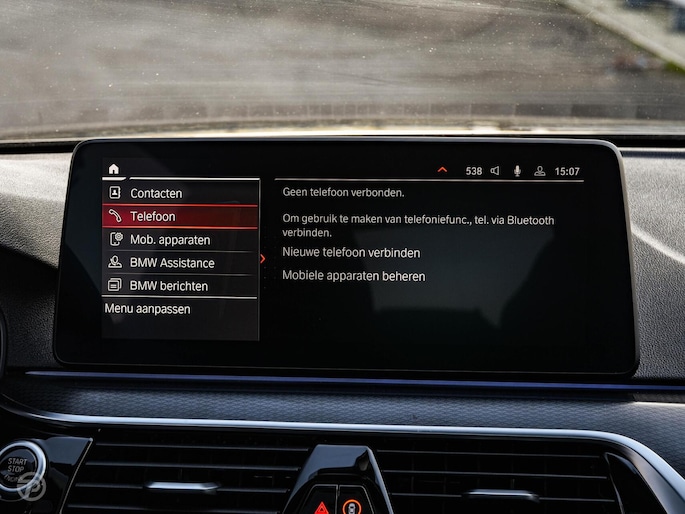Select the highlighted Telefoon entry

tap(153, 216)
